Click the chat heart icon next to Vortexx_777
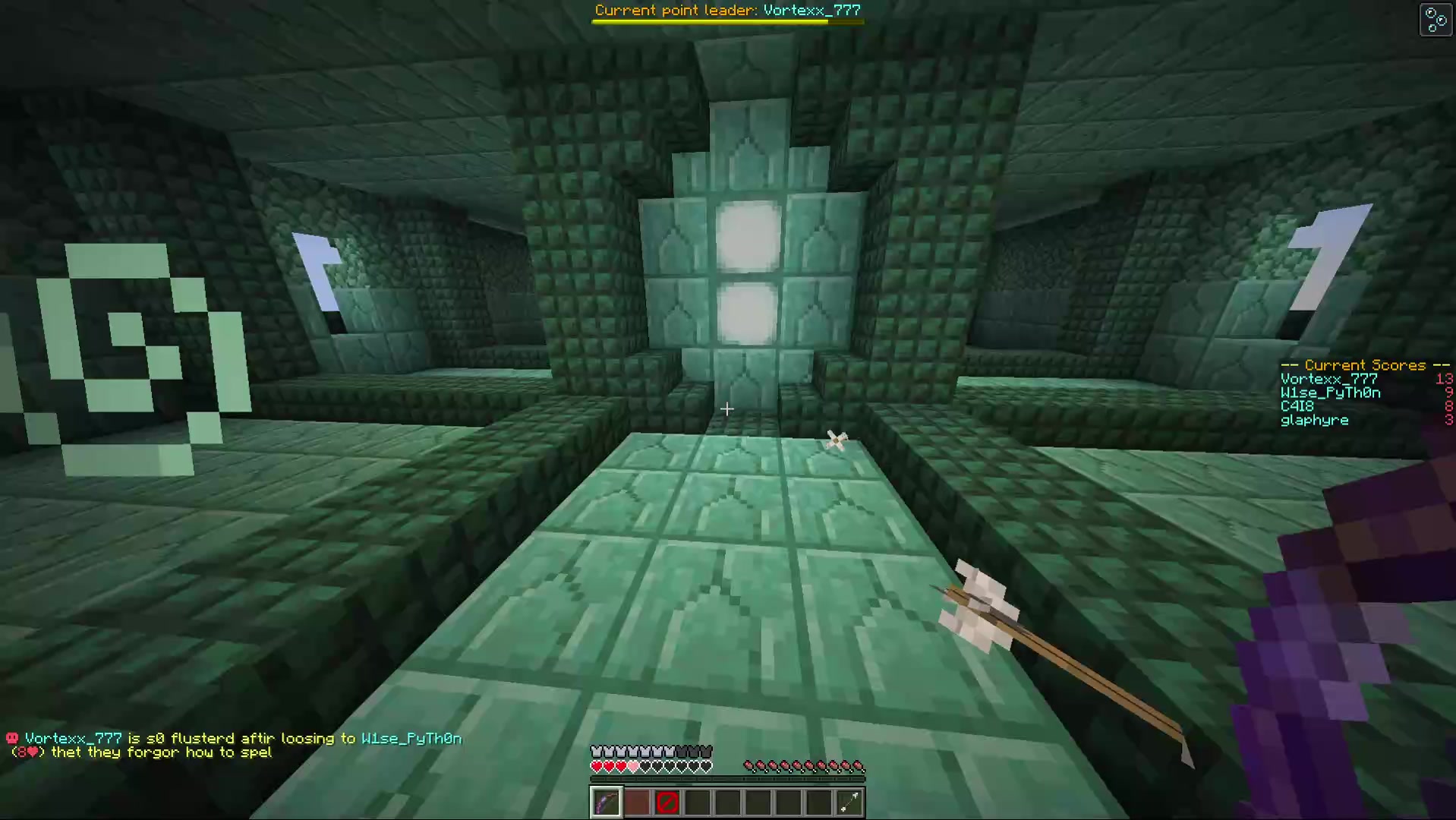 click(x=11, y=737)
